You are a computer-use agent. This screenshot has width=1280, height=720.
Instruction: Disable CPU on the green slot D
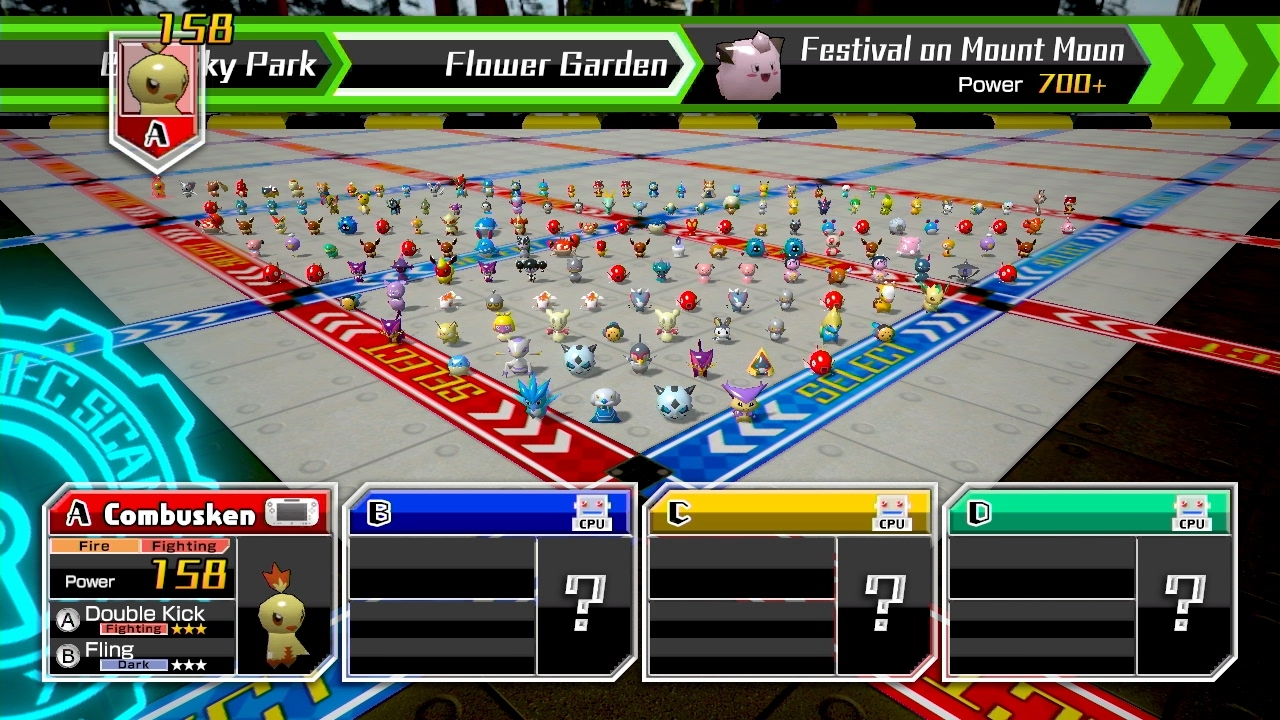[1193, 513]
